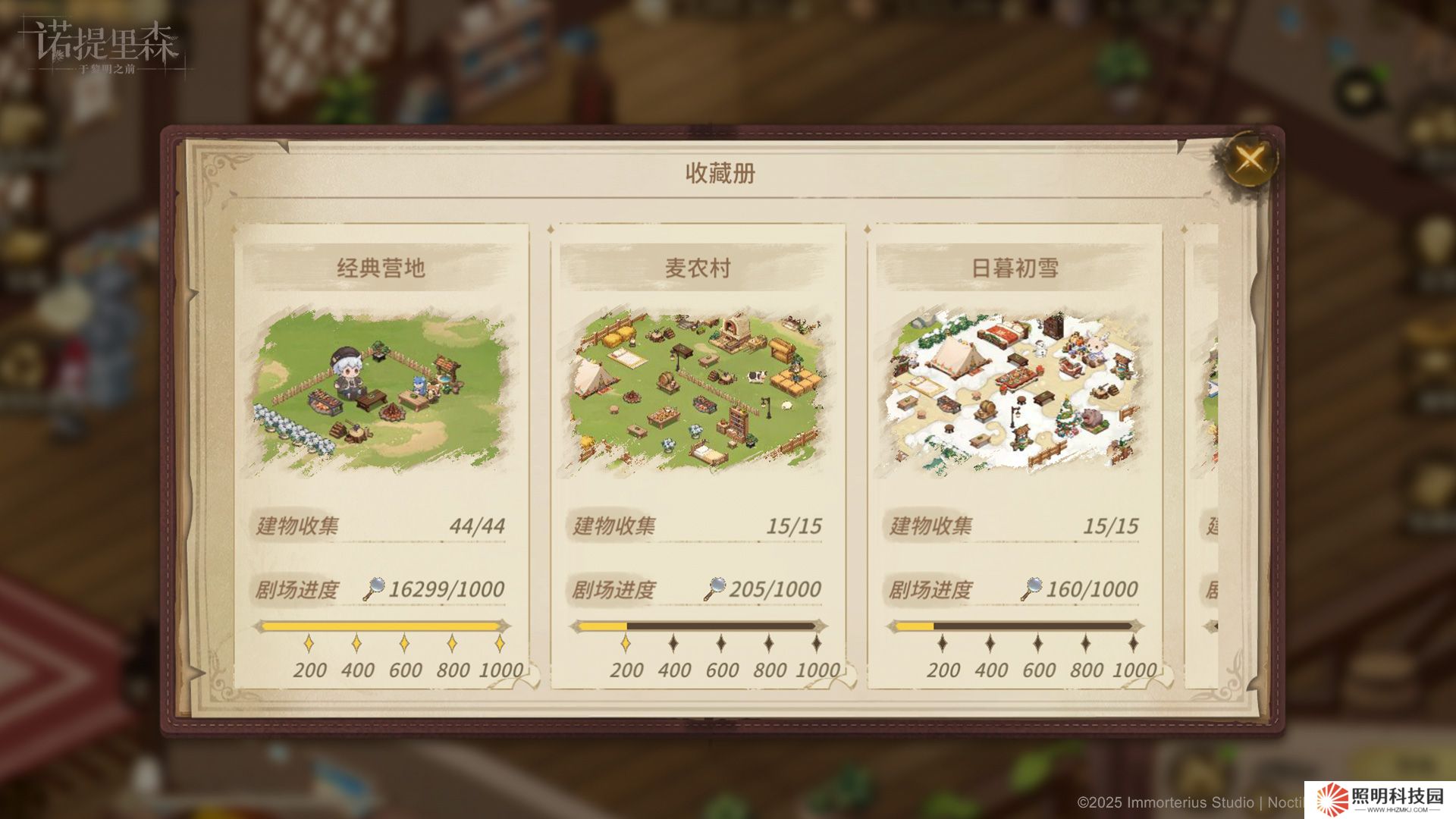The height and width of the screenshot is (819, 1456).
Task: Select the 200 milestone marker for 日暮初雪
Action: tap(943, 644)
